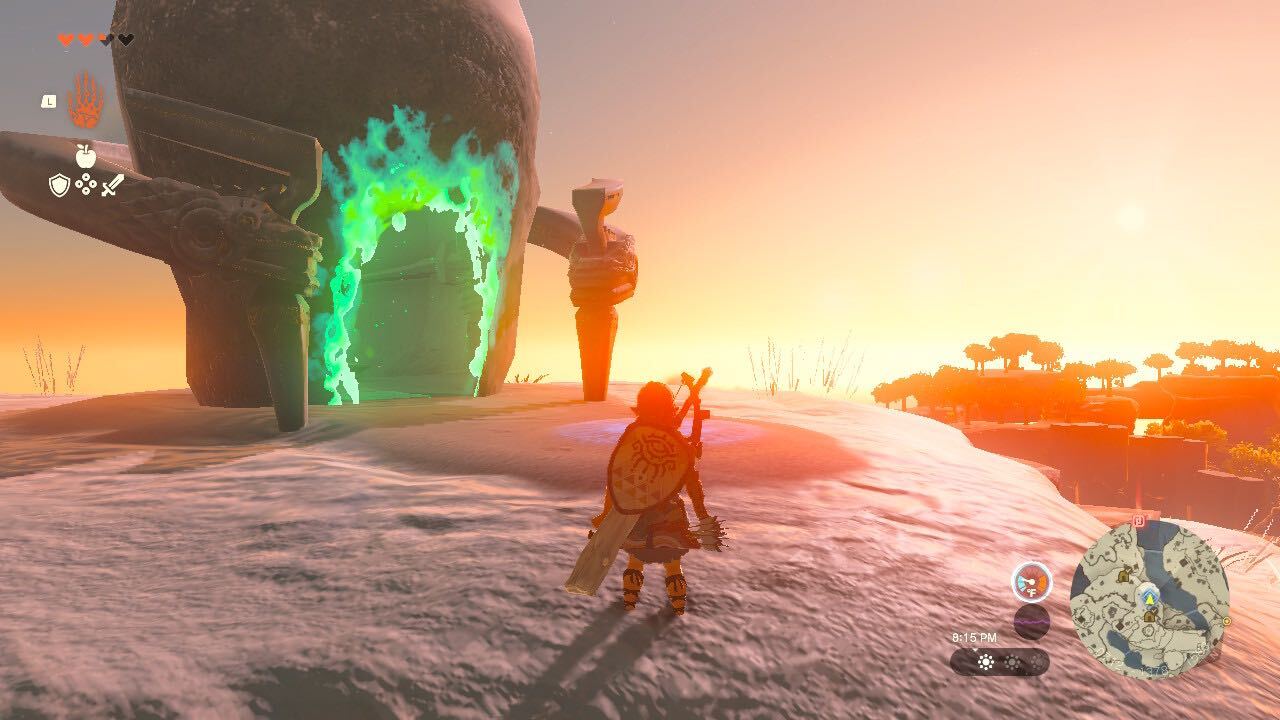Viewport: 1280px width, 720px height.
Task: Open the shield quick-select icon
Action: pyautogui.click(x=60, y=185)
